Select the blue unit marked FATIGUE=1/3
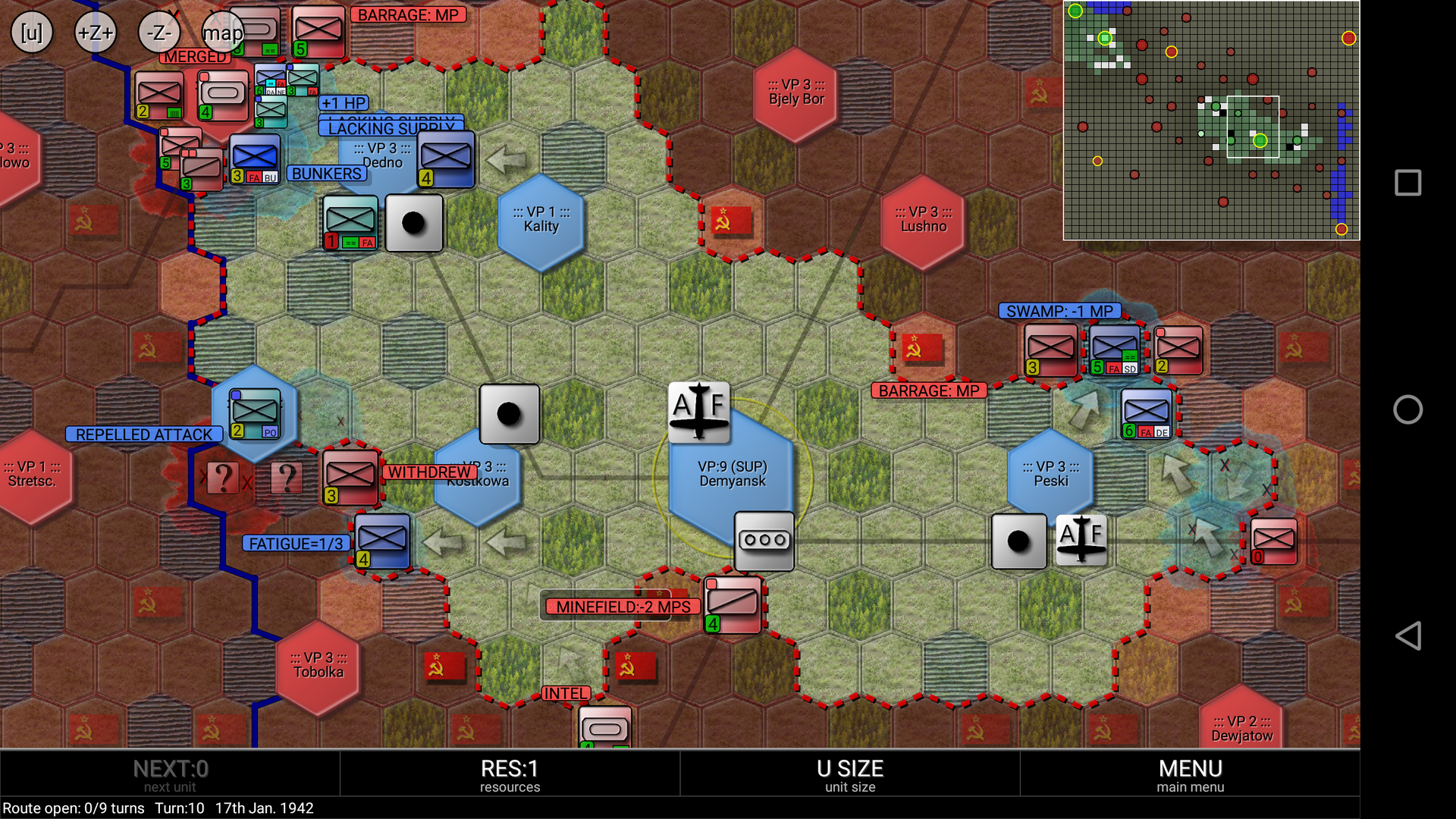 click(x=381, y=542)
